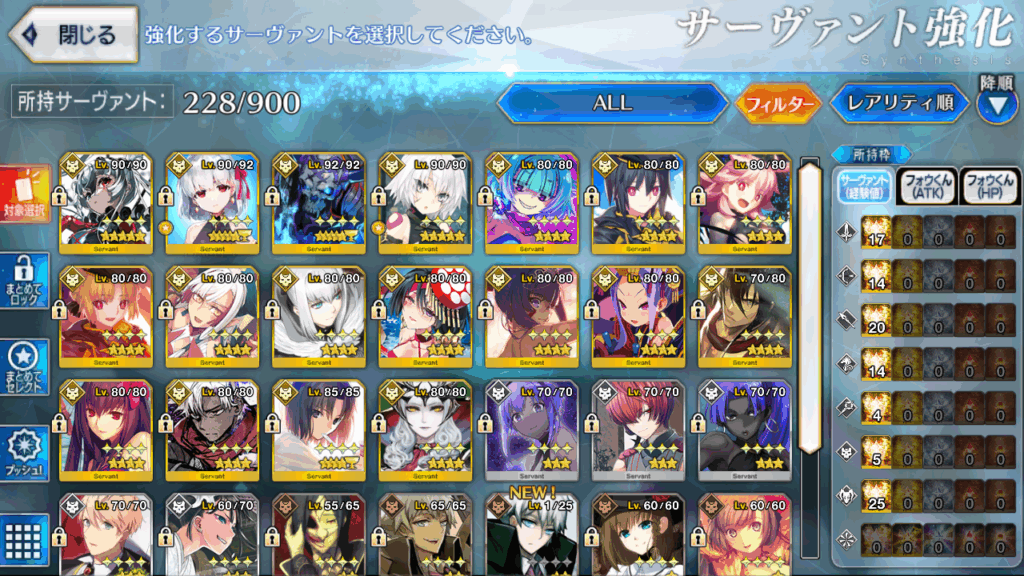Viewport: 1024px width, 576px height.
Task: Change sorting via レアリティ順 button
Action: pyautogui.click(x=900, y=103)
